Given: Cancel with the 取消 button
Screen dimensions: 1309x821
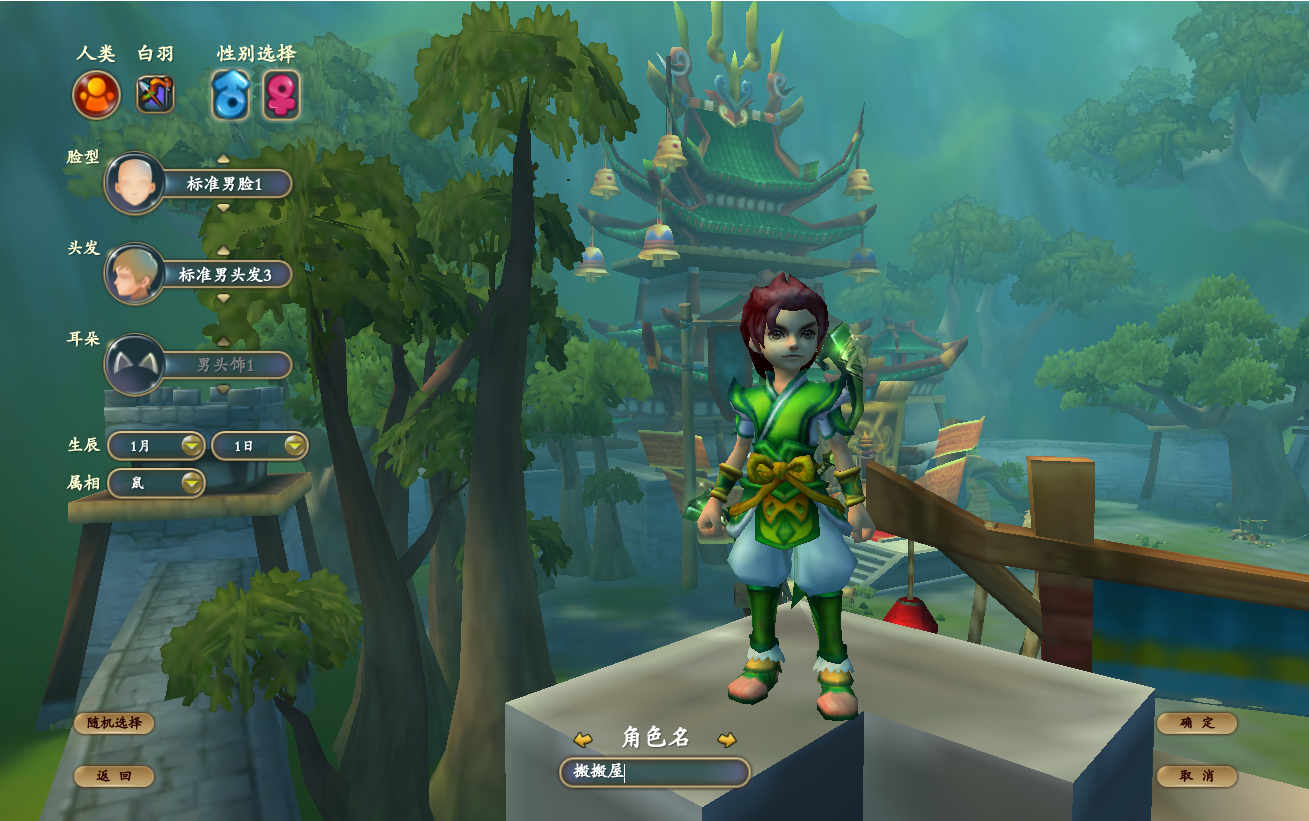Looking at the screenshot, I should (x=1196, y=776).
